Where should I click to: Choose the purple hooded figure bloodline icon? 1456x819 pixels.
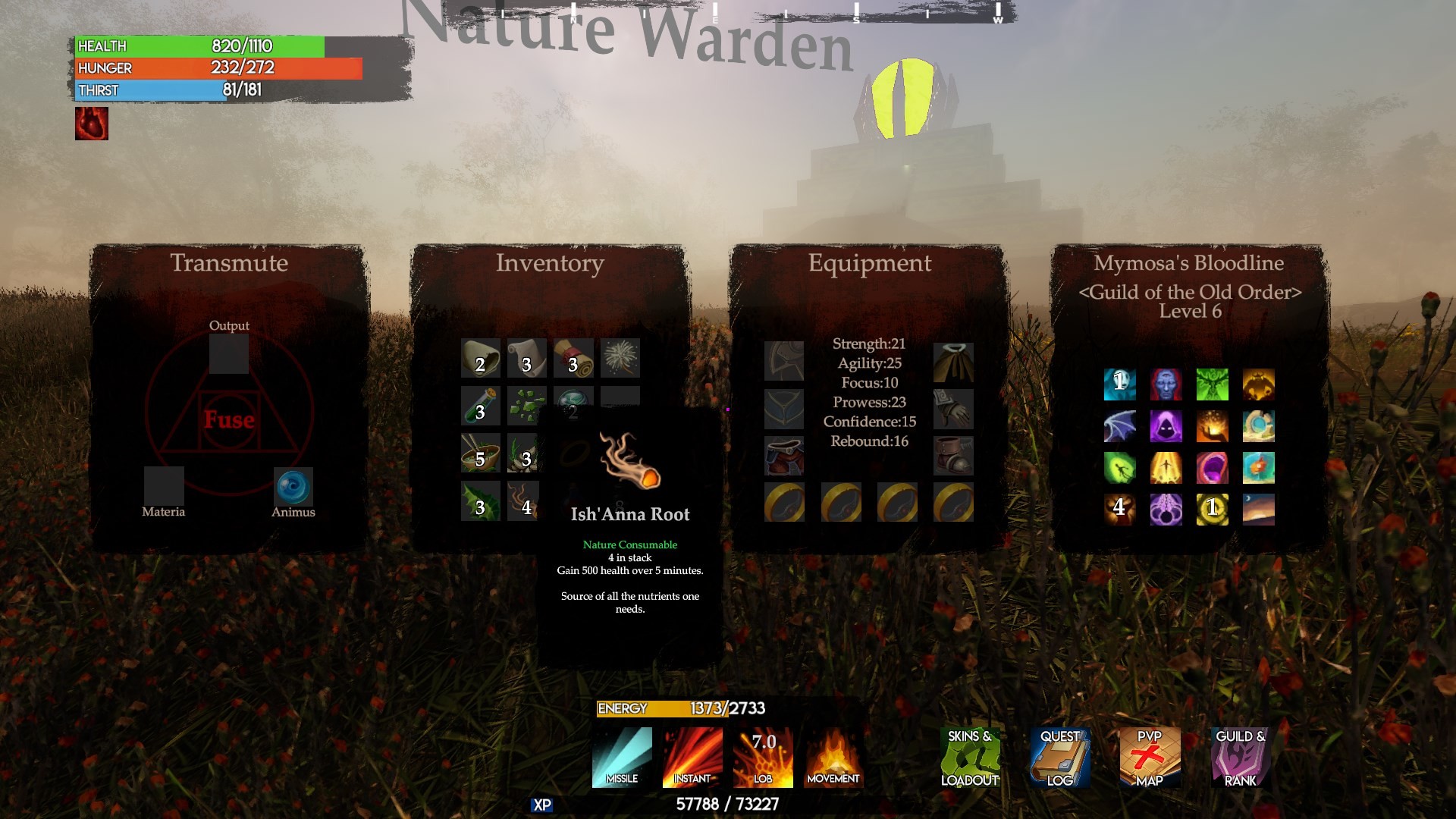[x=1166, y=426]
